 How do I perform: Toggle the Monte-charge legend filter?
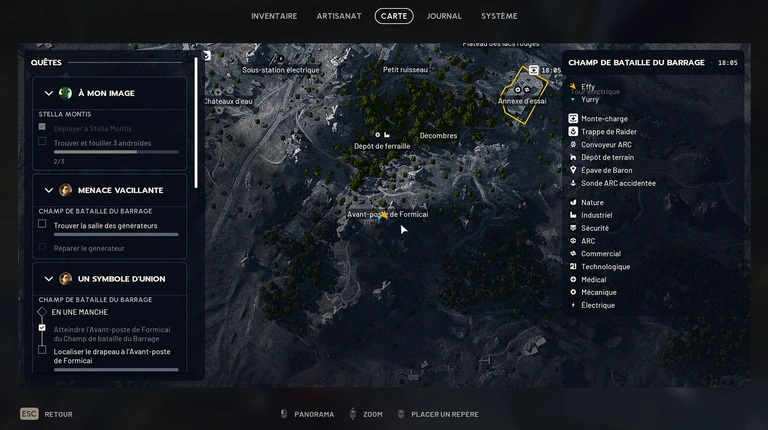tap(604, 119)
